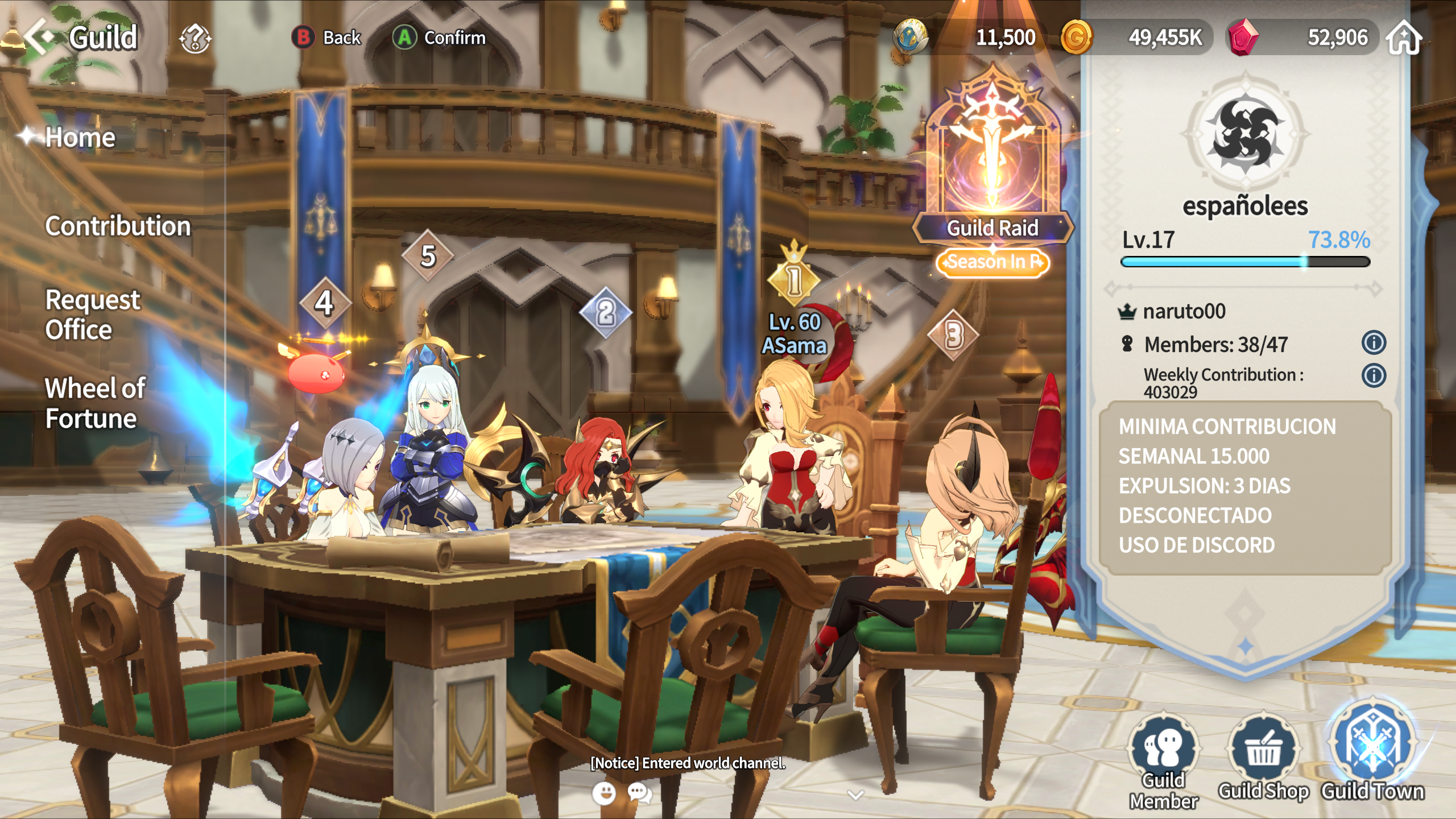Select the rank 2 guild member marker

click(606, 312)
